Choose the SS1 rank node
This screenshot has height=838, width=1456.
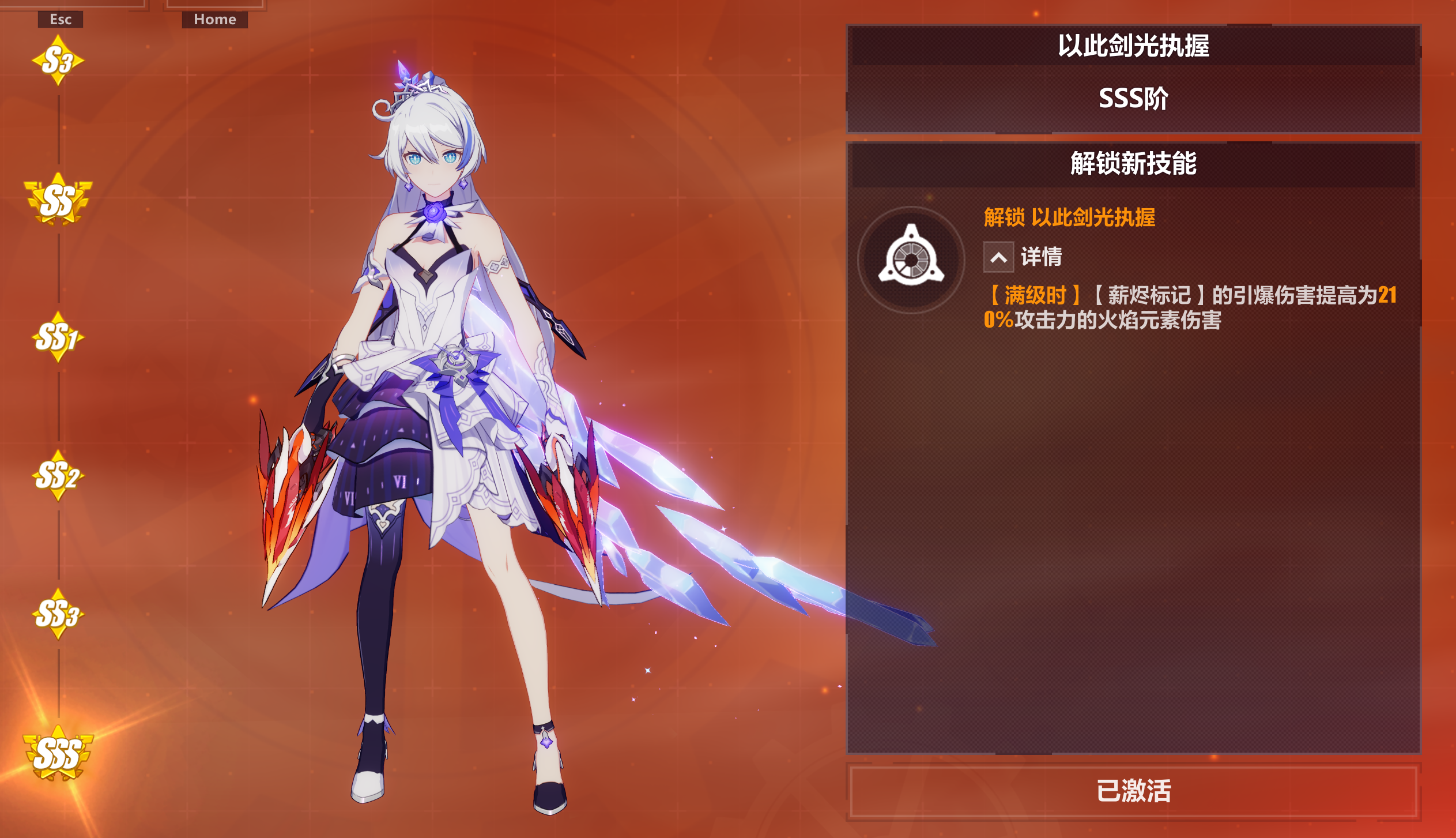click(x=58, y=337)
